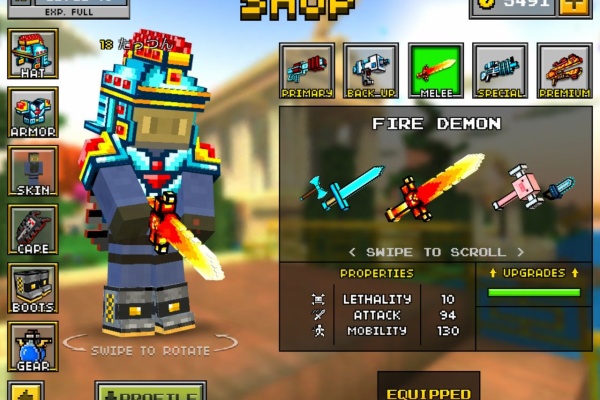Image resolution: width=600 pixels, height=400 pixels.
Task: Go back with the yellow arrow button
Action: [26, 391]
